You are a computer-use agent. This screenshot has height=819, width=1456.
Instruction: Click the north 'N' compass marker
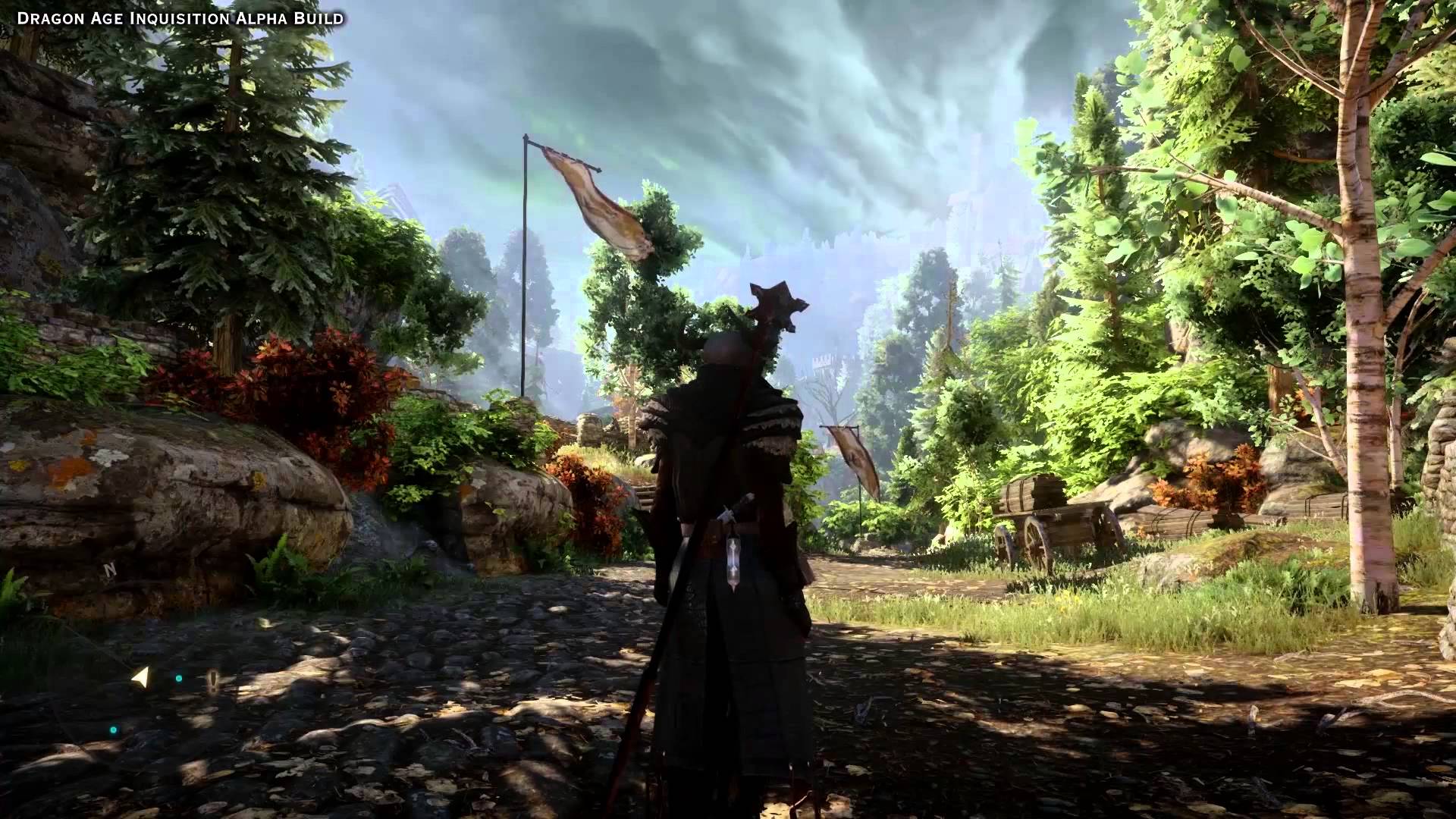pyautogui.click(x=110, y=569)
